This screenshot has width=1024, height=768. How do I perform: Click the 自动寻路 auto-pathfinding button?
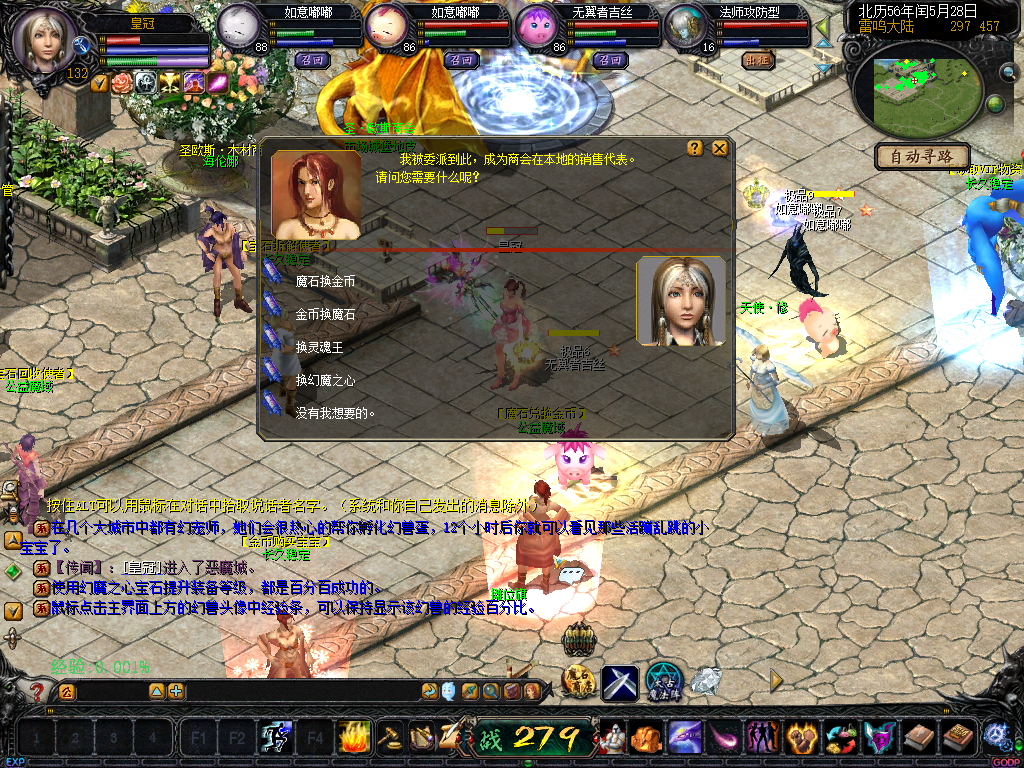922,156
